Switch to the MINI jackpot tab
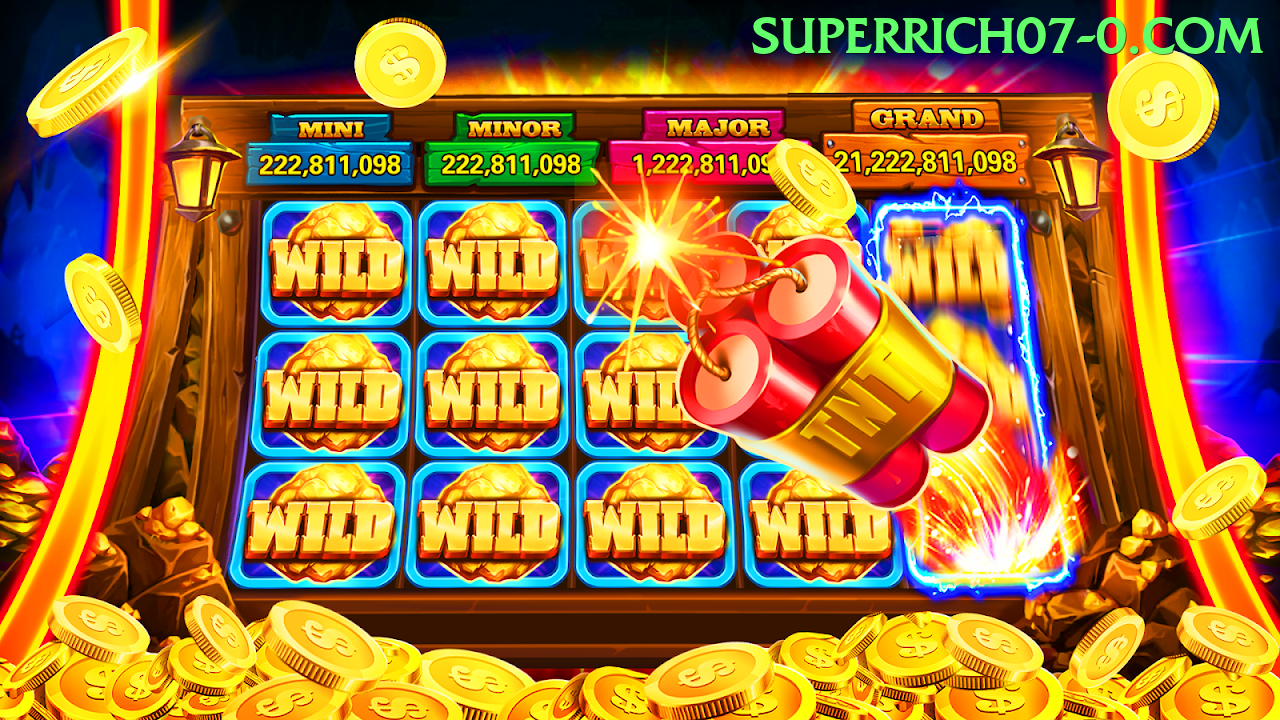The height and width of the screenshot is (720, 1280). click(x=332, y=127)
